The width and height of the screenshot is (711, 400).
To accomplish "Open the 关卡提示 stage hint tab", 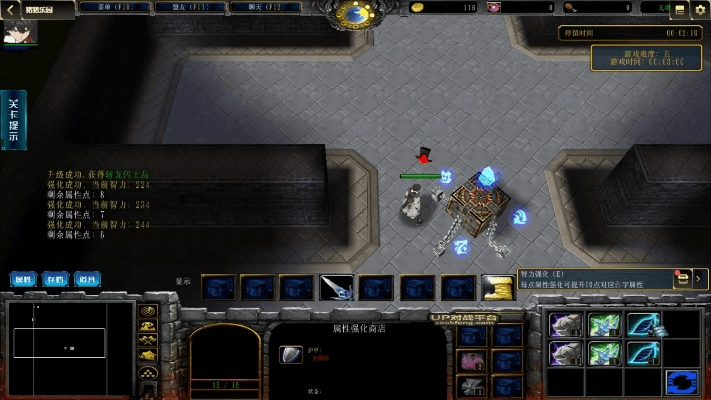I will (14, 119).
